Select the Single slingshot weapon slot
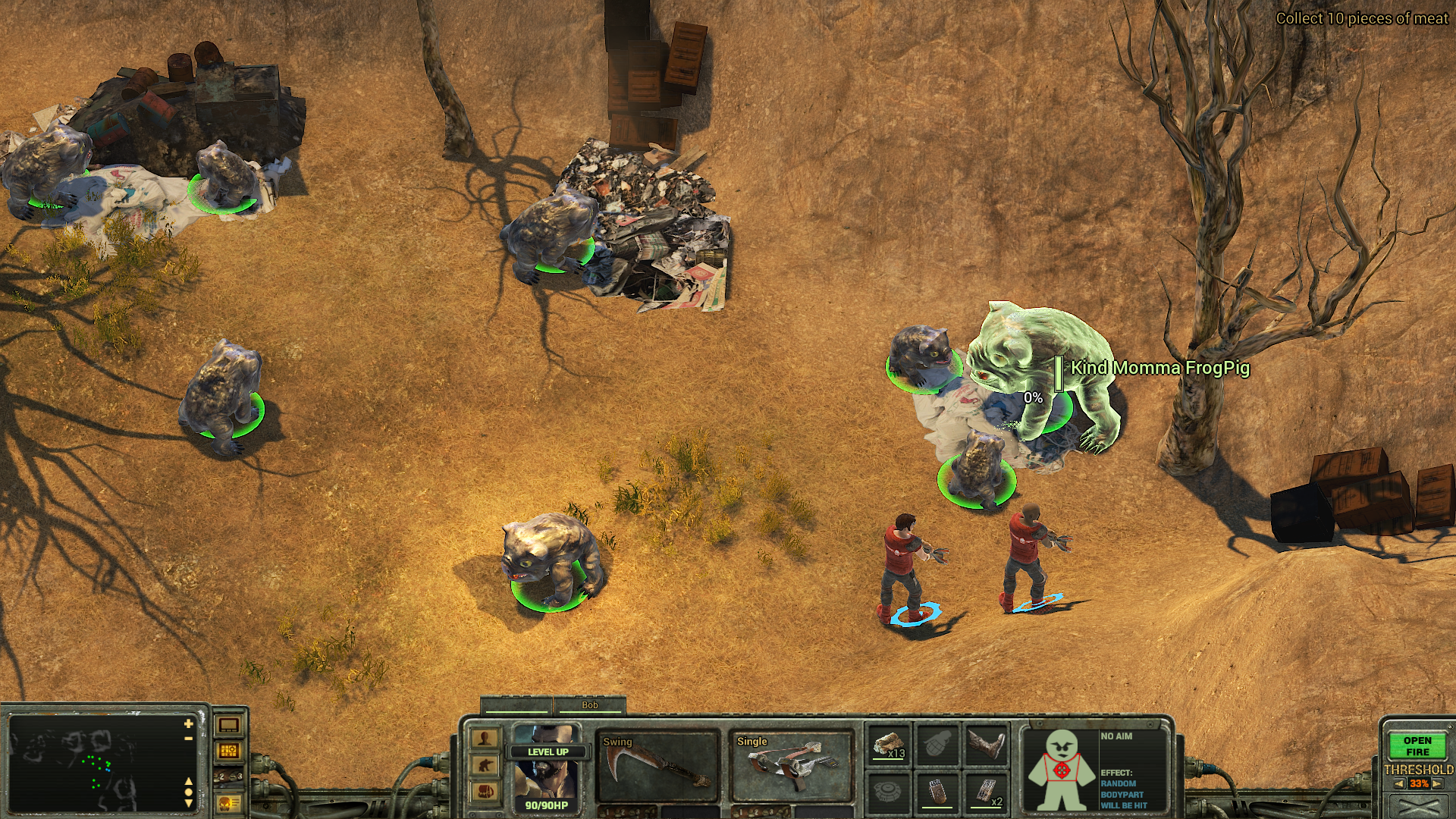This screenshot has width=1456, height=819. click(791, 766)
